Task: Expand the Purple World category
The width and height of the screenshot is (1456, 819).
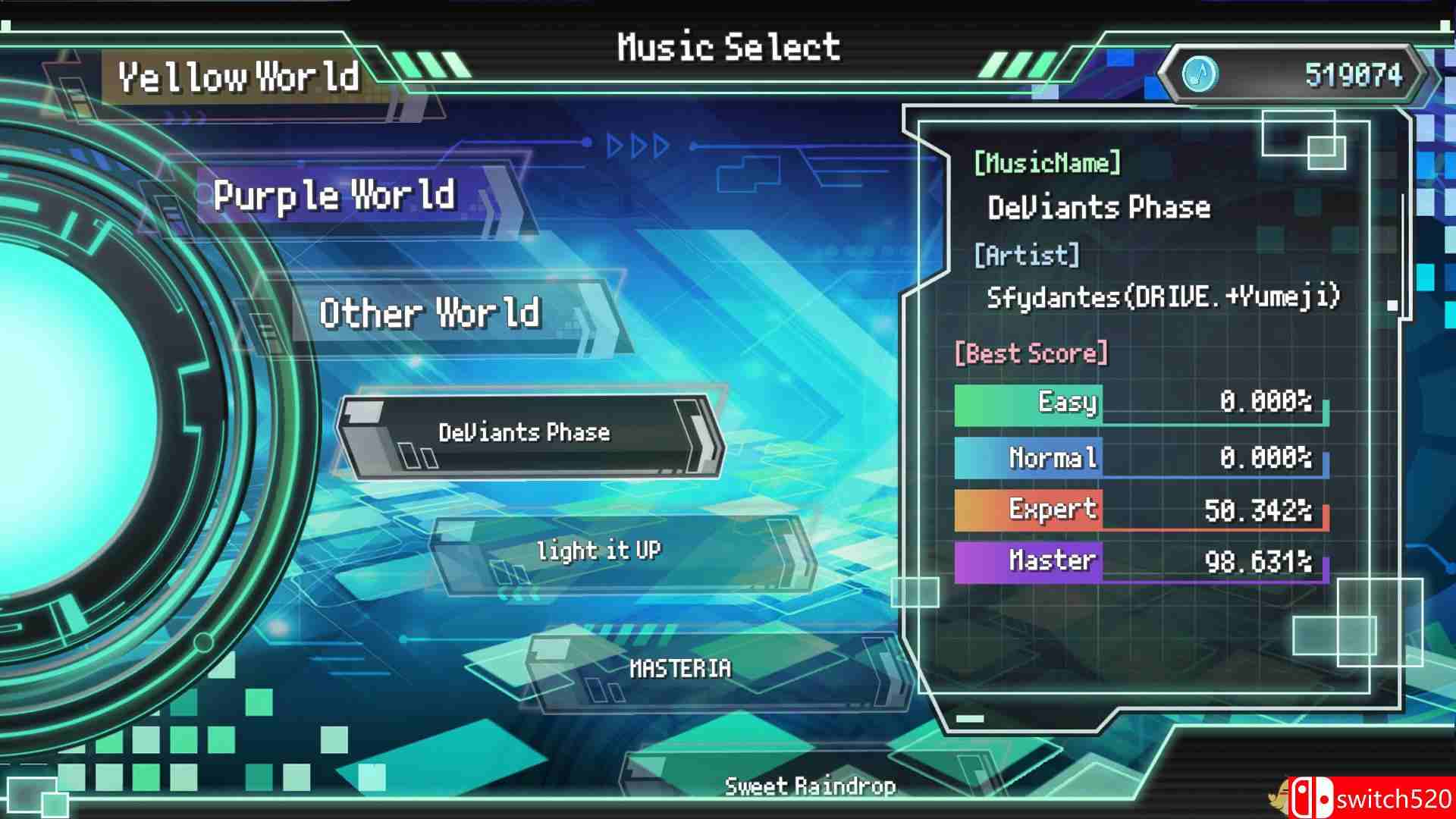Action: click(x=334, y=196)
